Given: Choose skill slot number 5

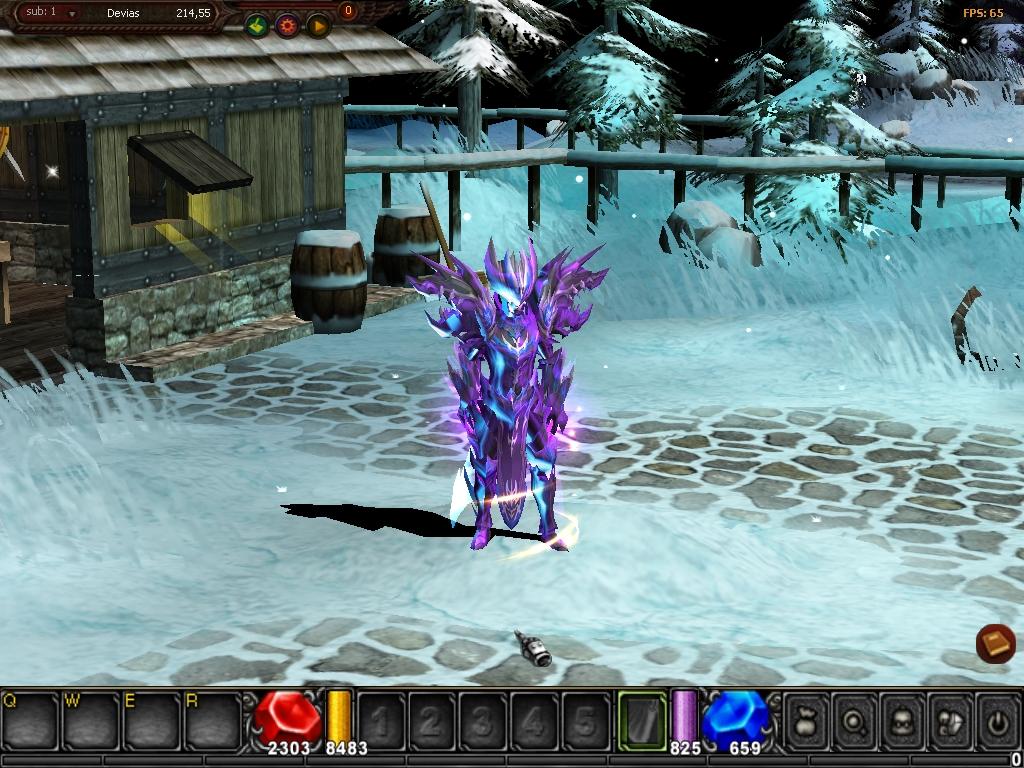Looking at the screenshot, I should (x=585, y=720).
